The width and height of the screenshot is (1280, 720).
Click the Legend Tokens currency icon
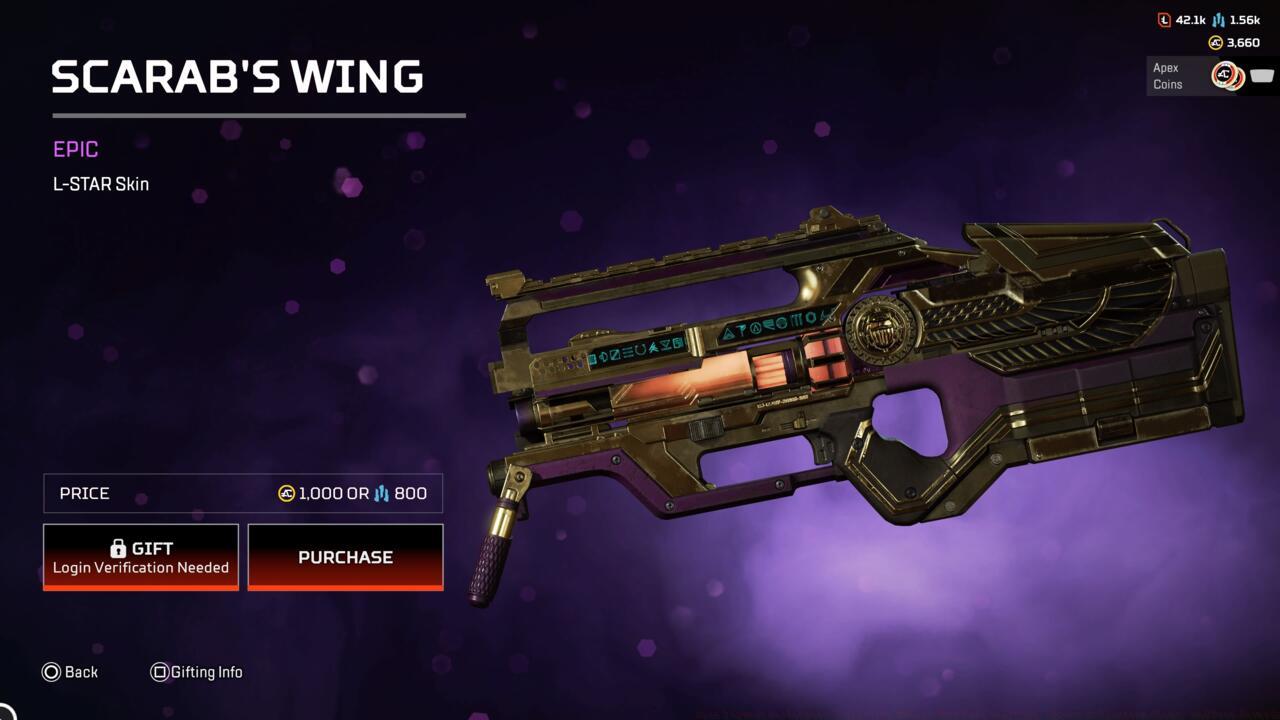(x=1164, y=19)
